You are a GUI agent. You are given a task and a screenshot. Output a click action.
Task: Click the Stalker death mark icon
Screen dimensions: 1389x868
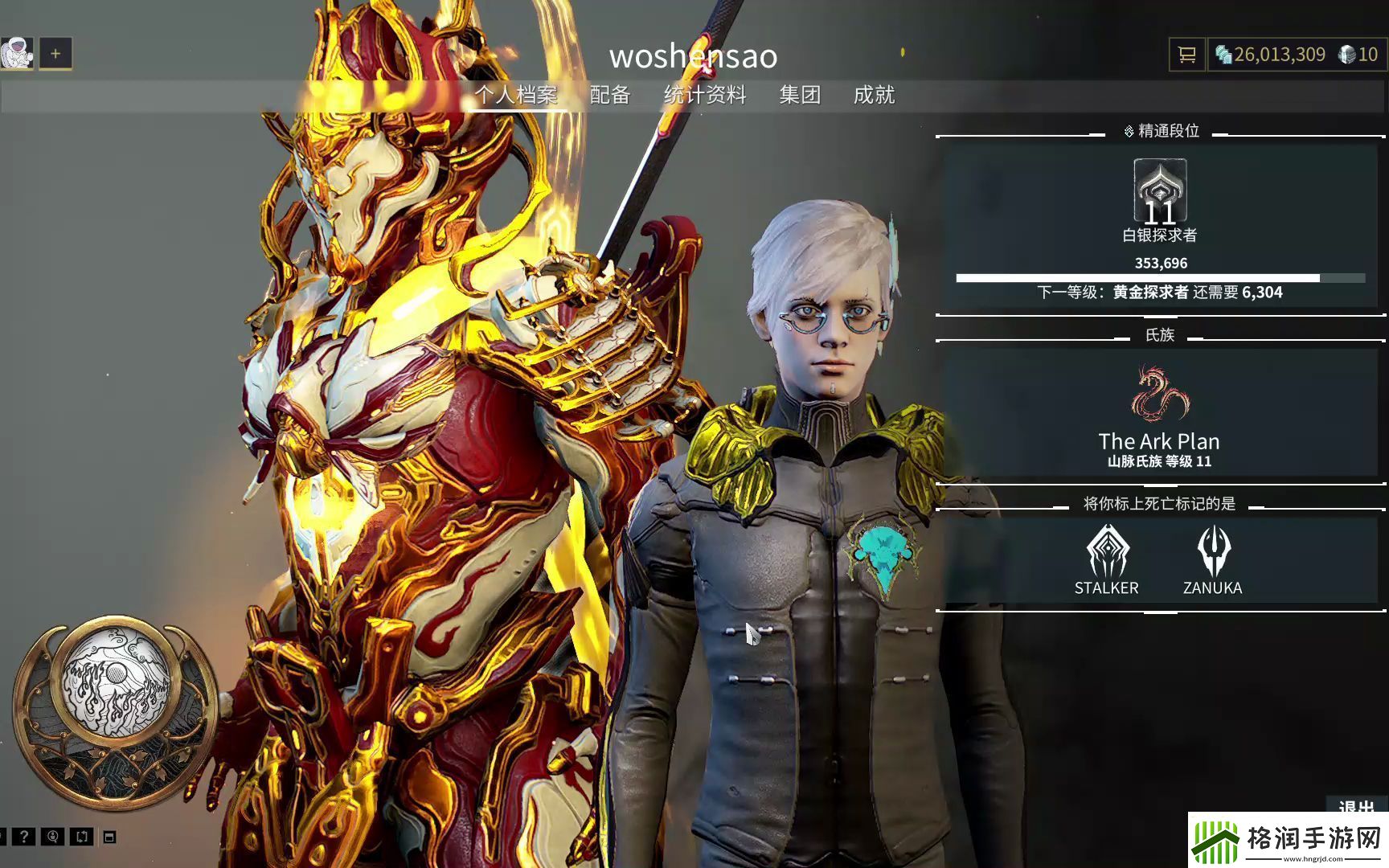1107,551
